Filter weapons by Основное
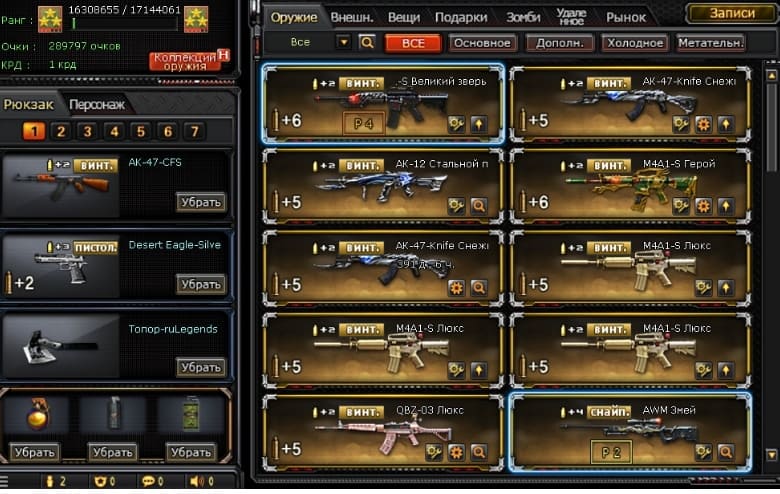Screen dimensions: 780x494 coord(482,43)
